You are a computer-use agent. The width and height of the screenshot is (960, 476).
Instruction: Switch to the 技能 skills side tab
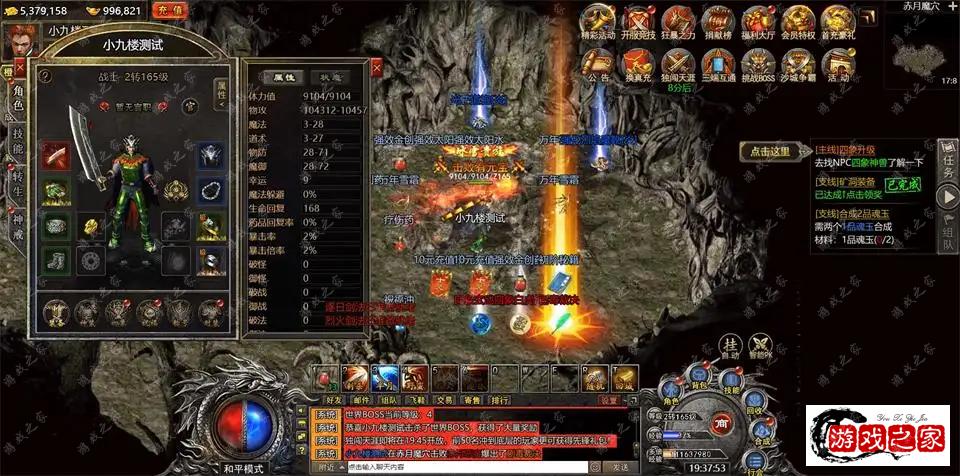tap(17, 141)
